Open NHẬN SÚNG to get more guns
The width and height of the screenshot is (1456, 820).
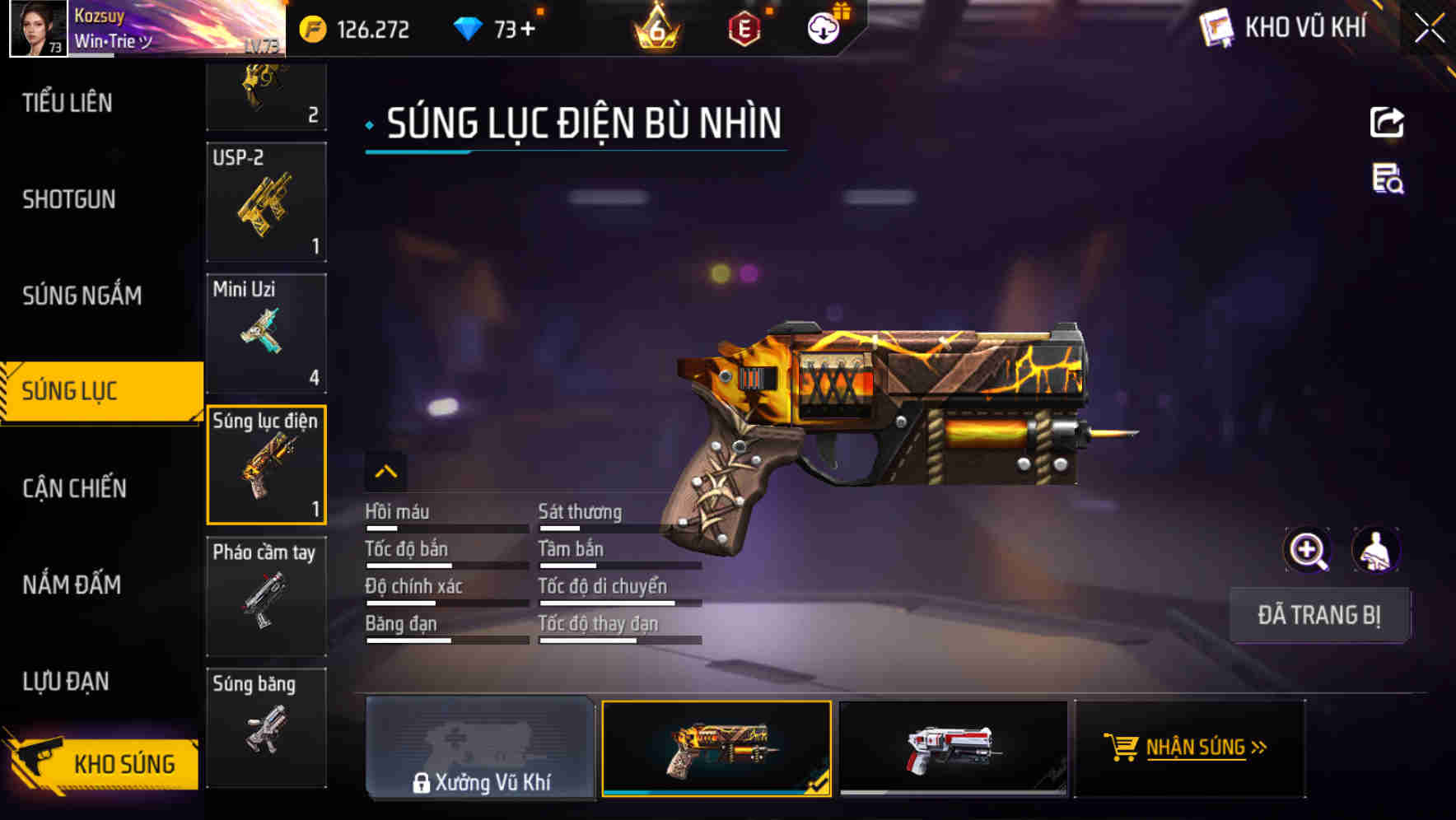click(1198, 748)
